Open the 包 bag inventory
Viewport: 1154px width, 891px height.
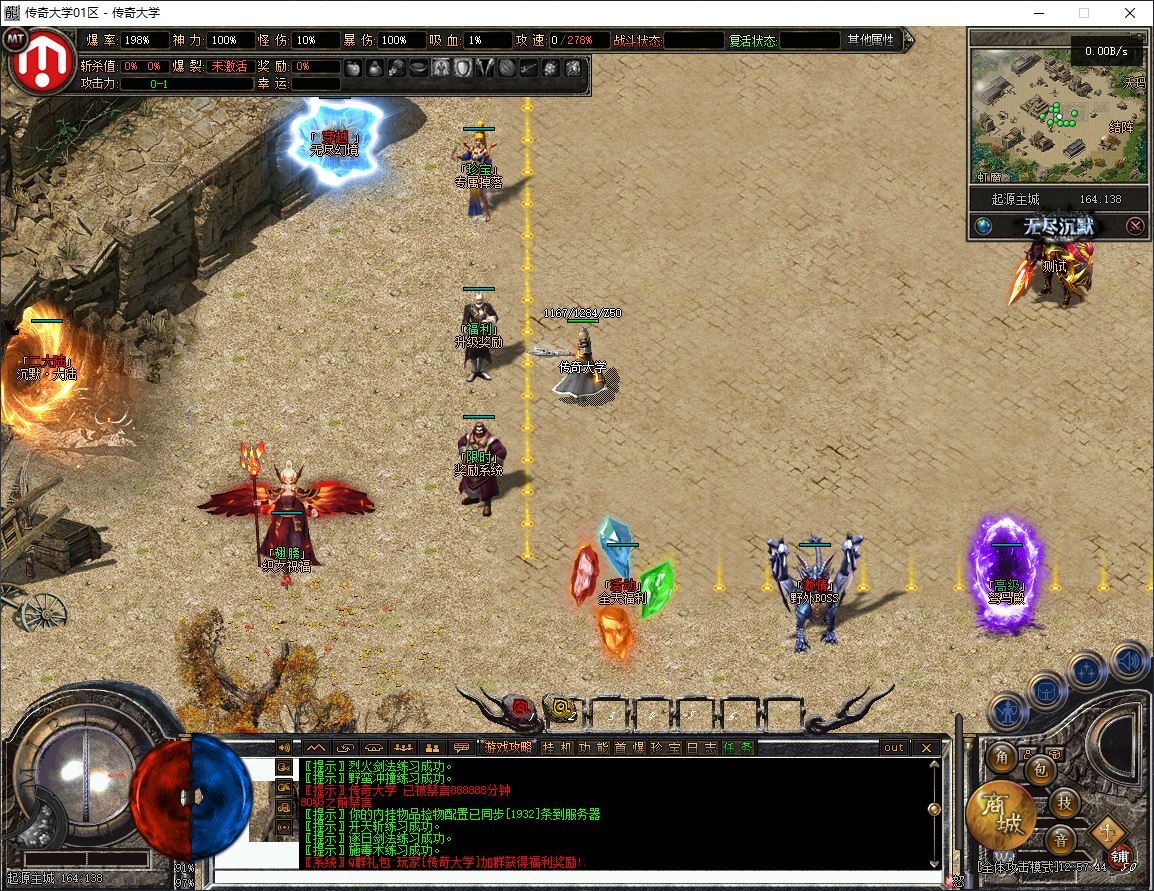(x=1040, y=770)
